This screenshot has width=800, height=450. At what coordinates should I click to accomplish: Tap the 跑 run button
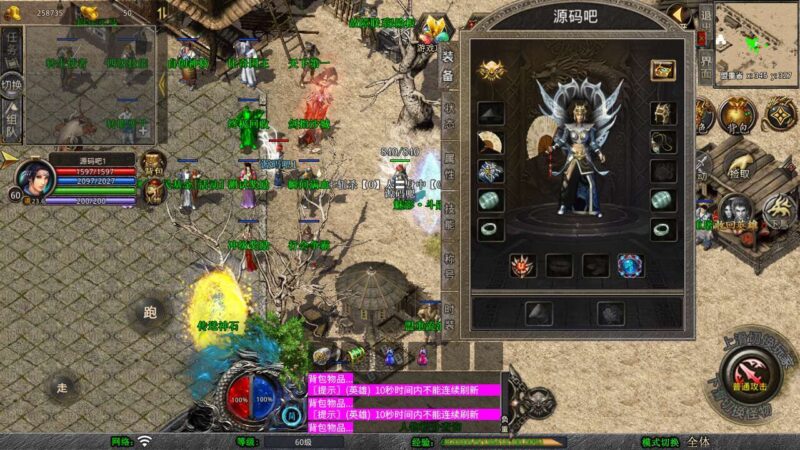click(x=149, y=313)
